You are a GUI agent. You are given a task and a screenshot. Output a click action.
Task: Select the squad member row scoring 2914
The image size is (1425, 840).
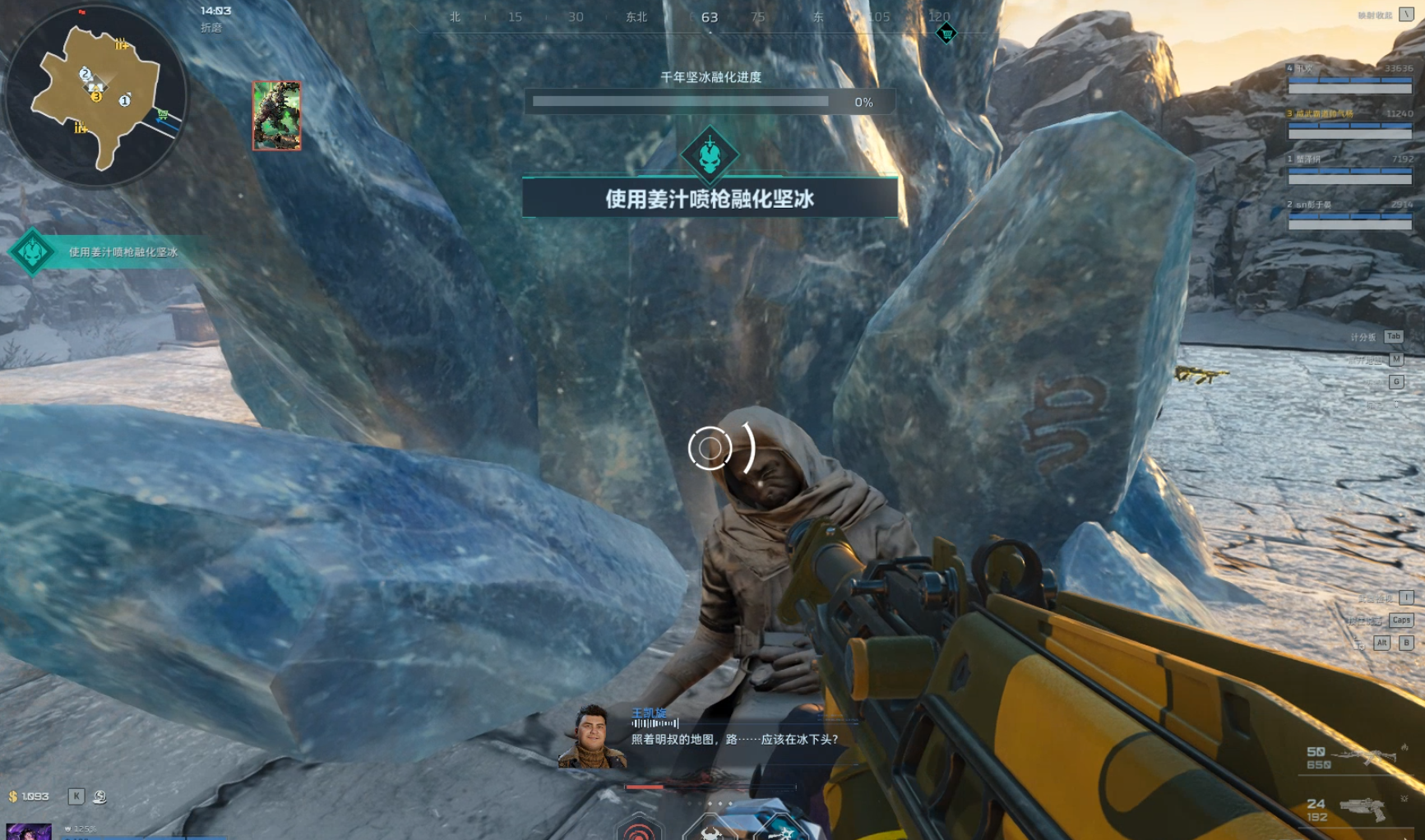coord(1349,214)
